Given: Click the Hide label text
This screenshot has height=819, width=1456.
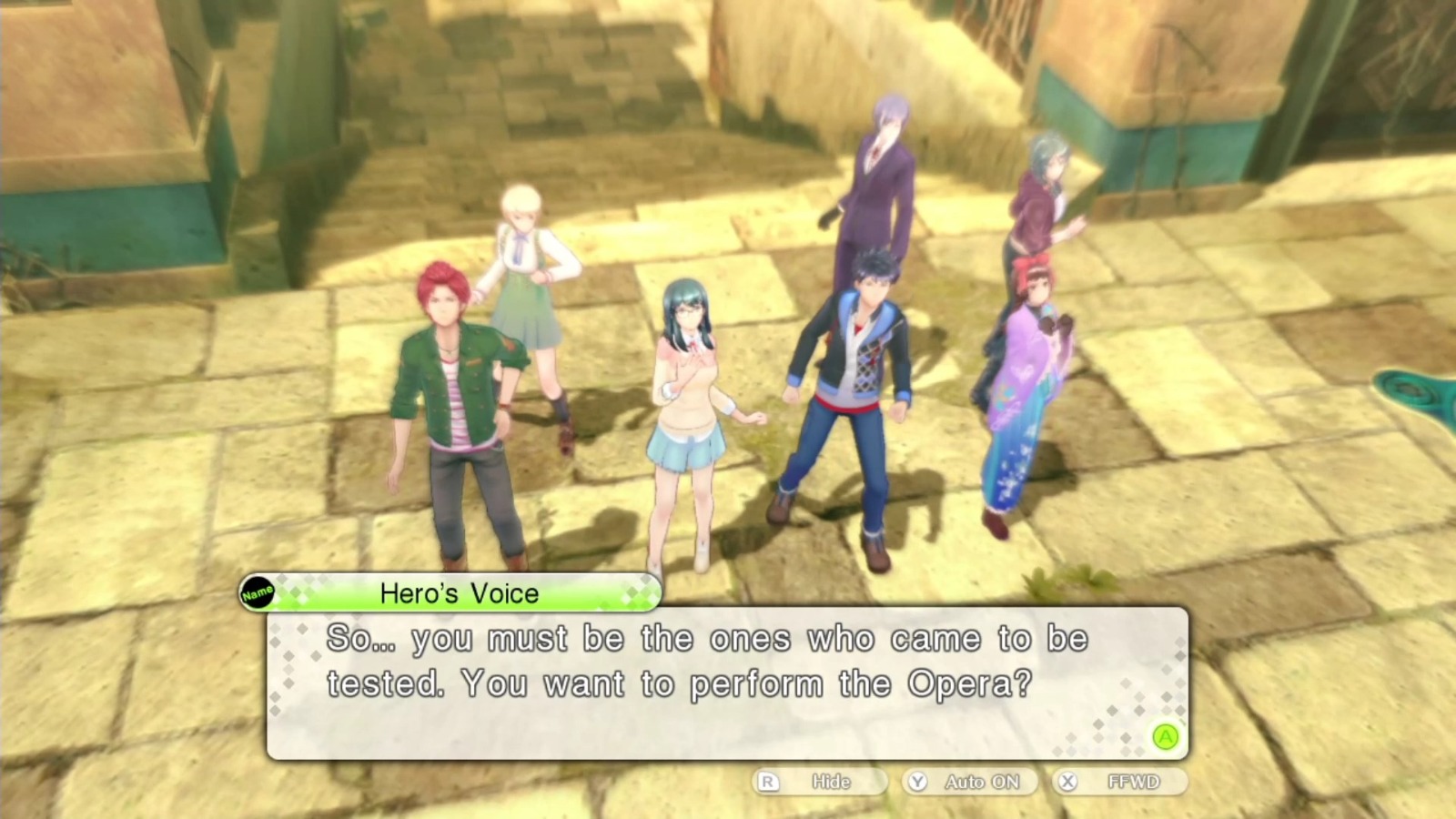Looking at the screenshot, I should [x=828, y=781].
